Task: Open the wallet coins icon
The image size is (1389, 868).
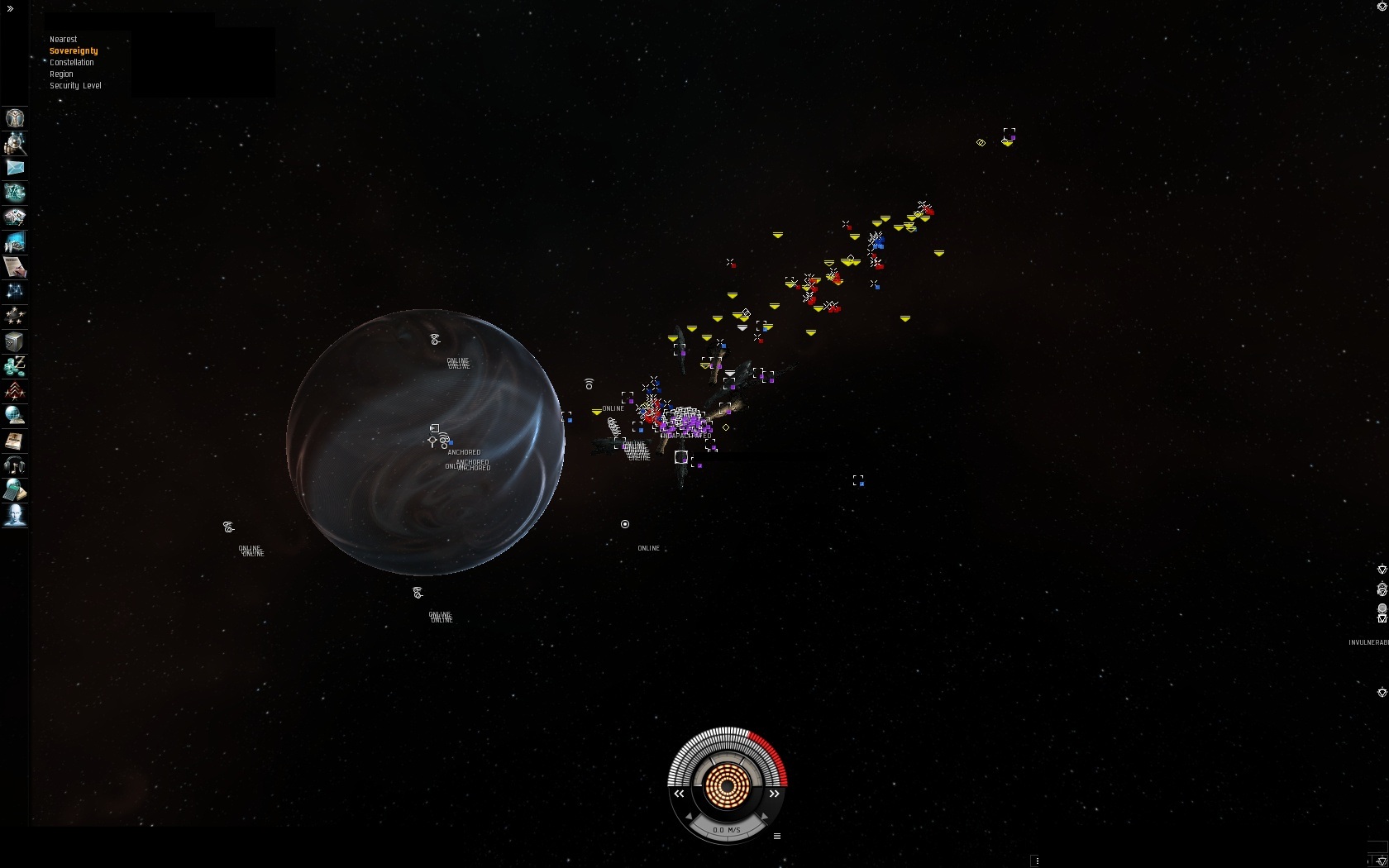Action: [15, 365]
